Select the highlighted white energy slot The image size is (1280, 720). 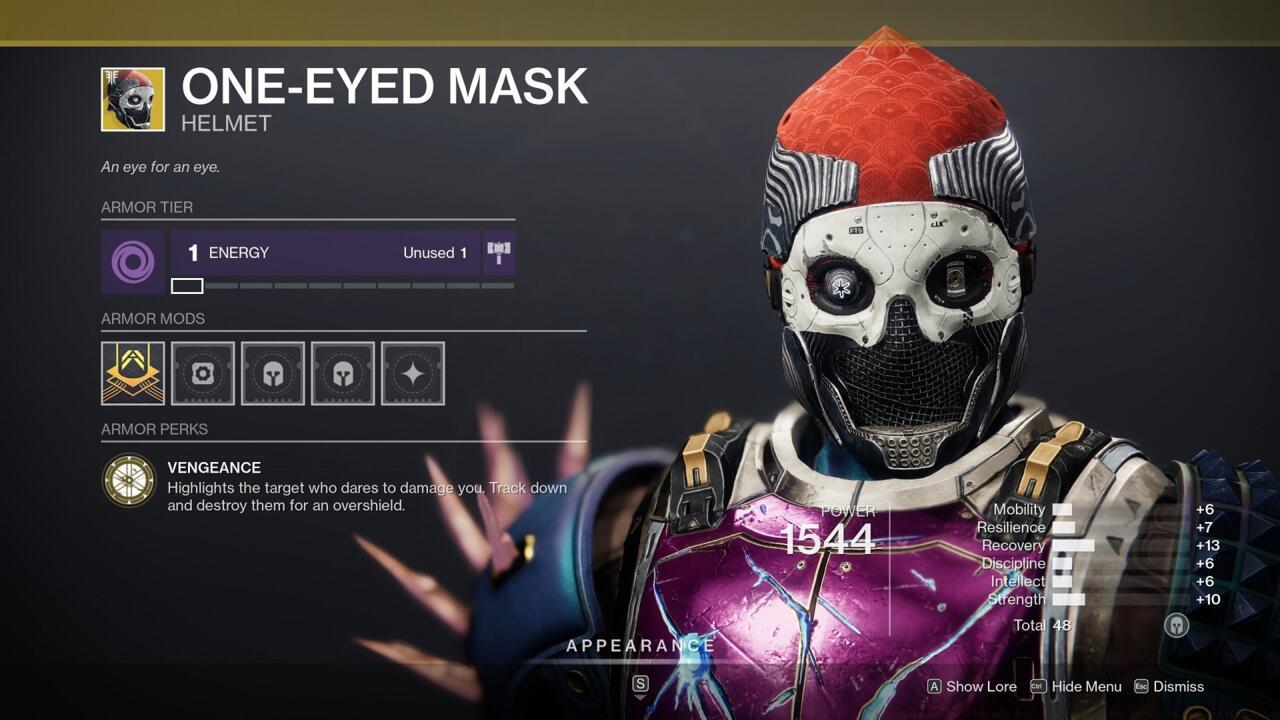tap(186, 285)
